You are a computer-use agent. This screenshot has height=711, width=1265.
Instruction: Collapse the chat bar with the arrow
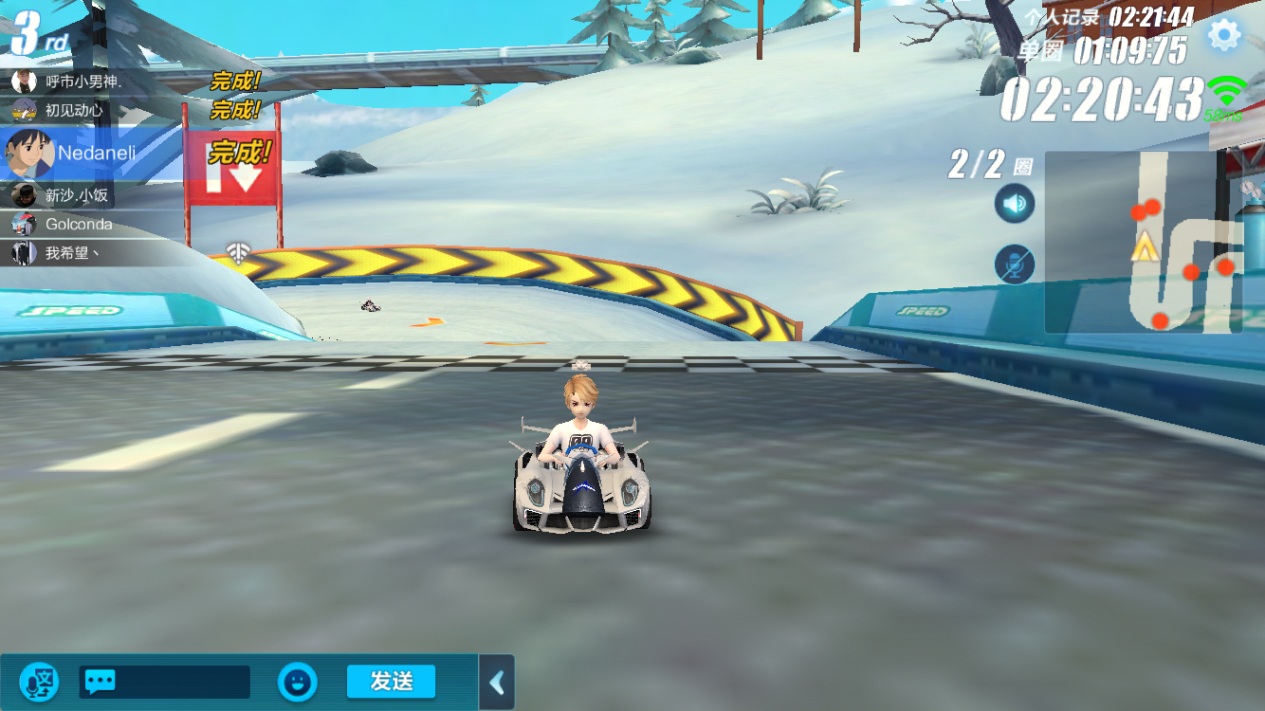coord(497,683)
